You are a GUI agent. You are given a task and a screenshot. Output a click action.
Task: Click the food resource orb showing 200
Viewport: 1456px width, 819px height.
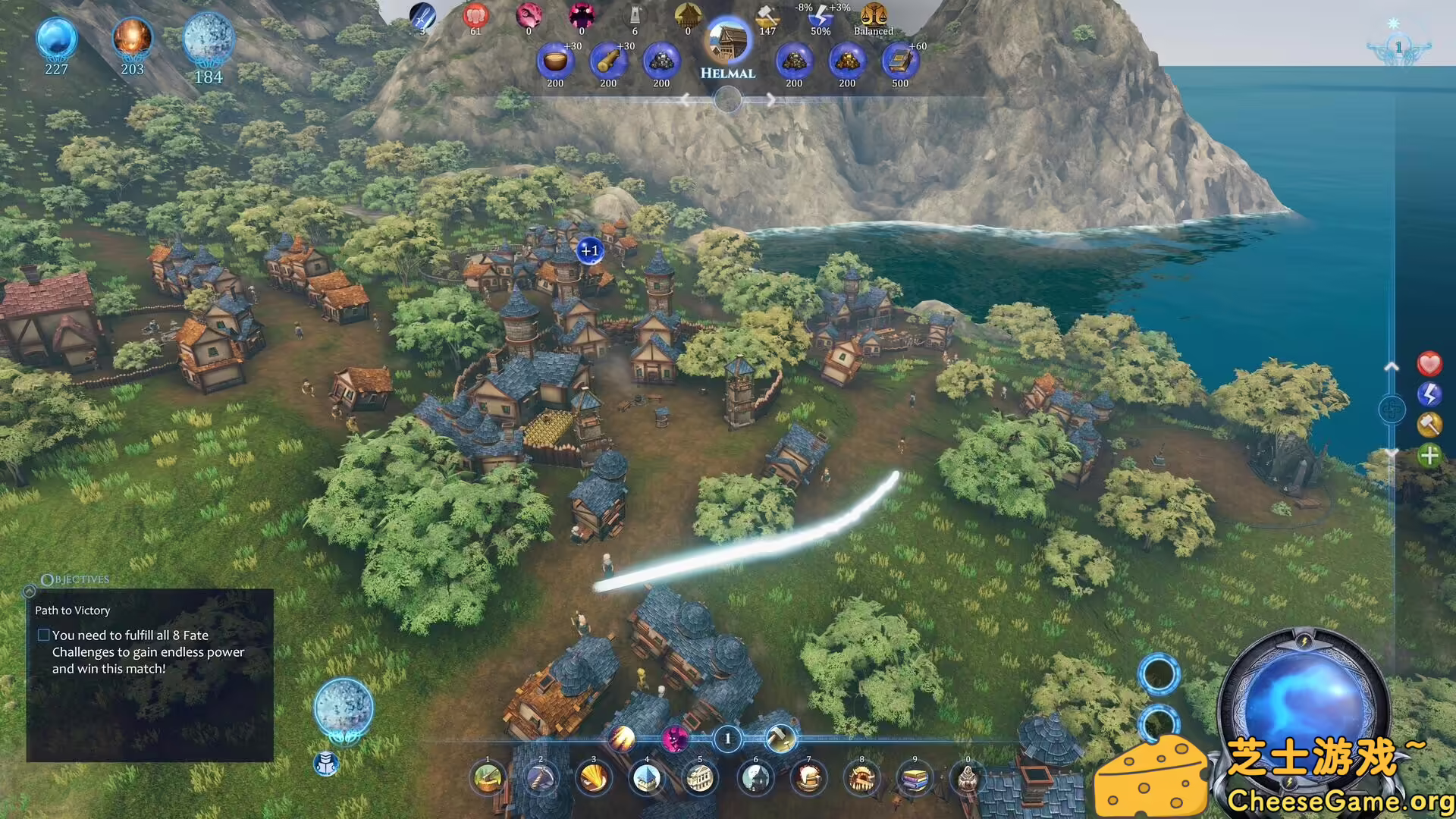pos(554,61)
